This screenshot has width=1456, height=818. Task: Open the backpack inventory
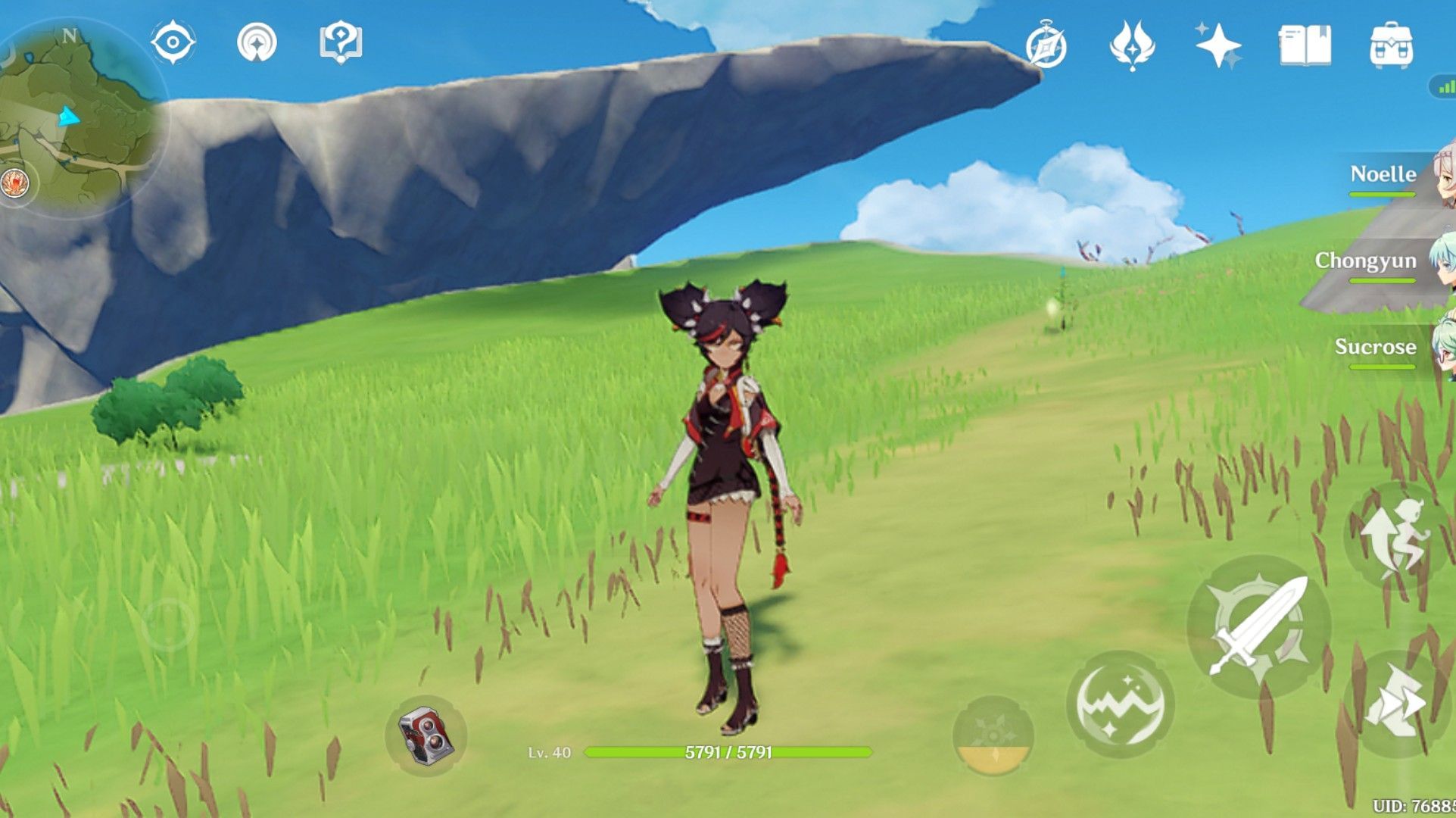coord(1391,45)
